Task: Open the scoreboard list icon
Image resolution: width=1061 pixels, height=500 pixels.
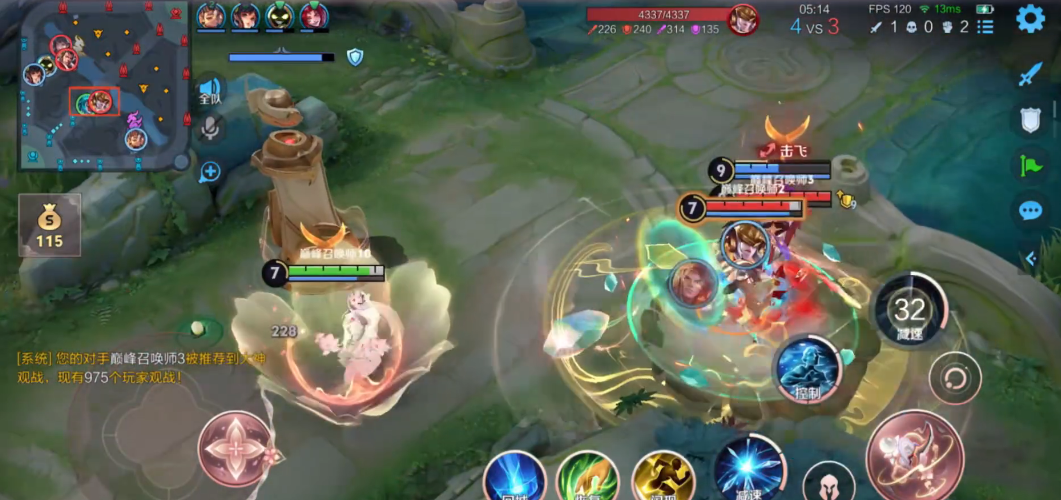Action: coord(985,27)
